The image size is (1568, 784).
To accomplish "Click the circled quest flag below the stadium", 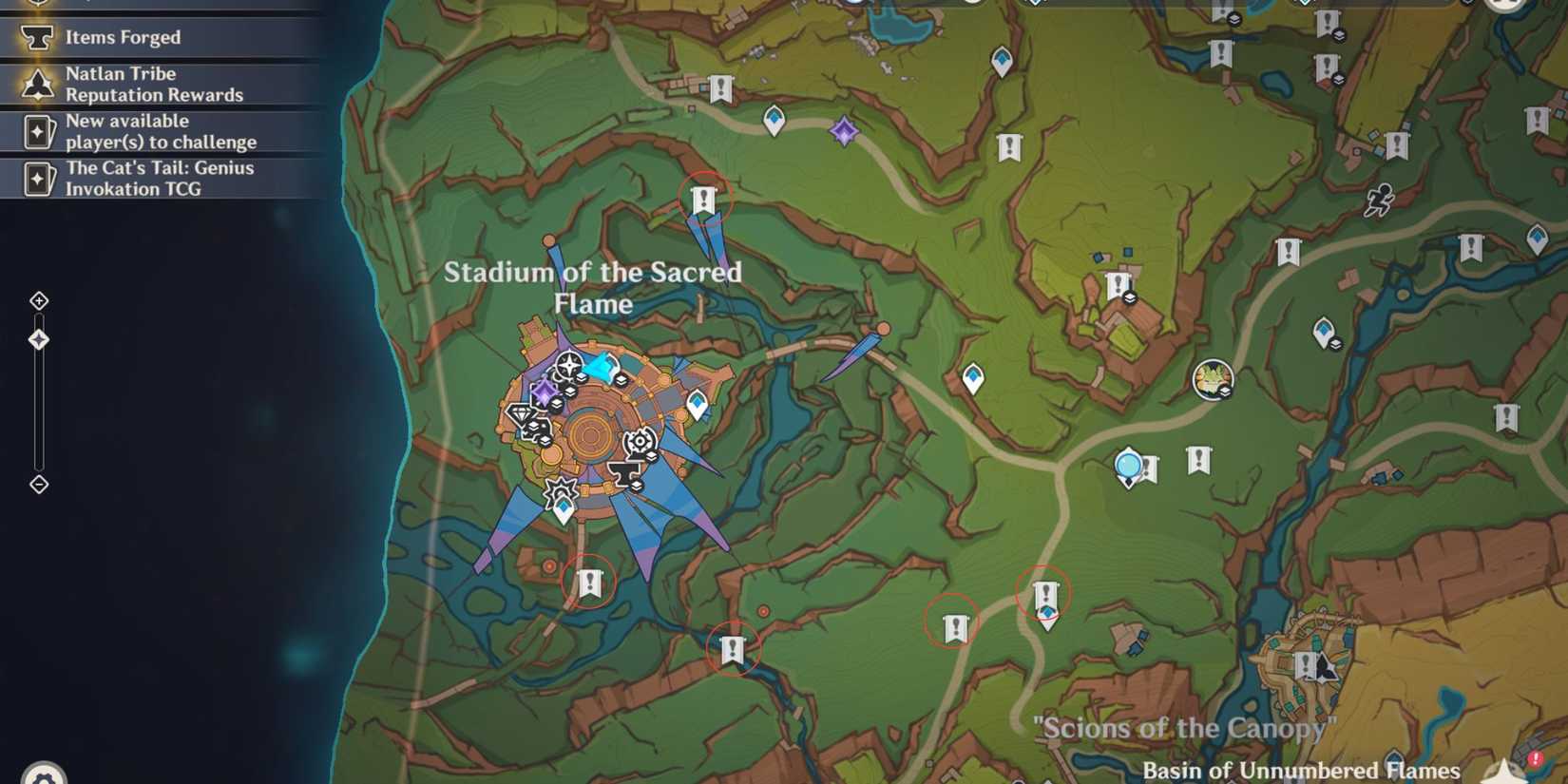I will coord(590,583).
